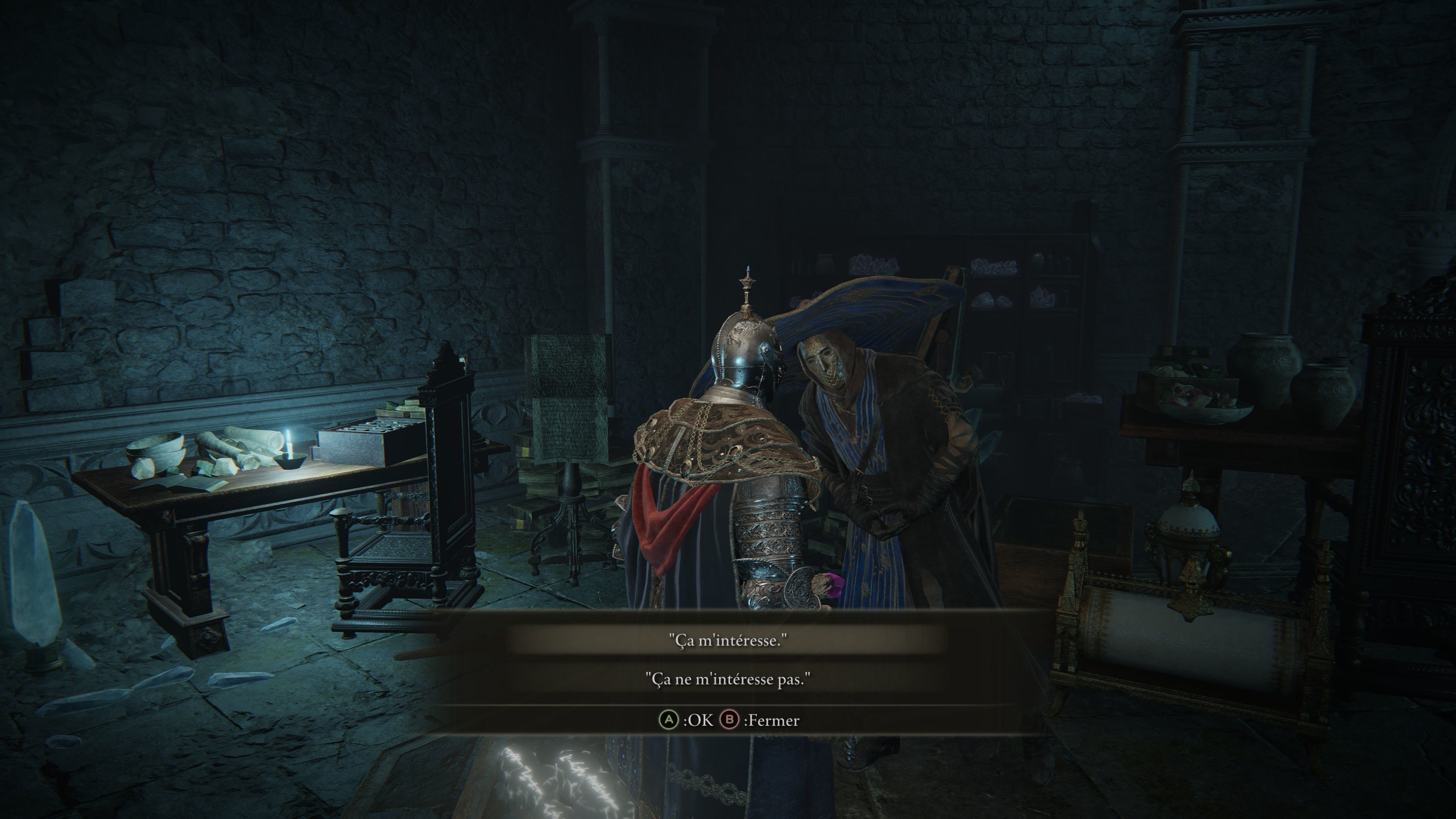Select the "Ça ne m'intéresse pas." option
The height and width of the screenshot is (819, 1456).
pyautogui.click(x=728, y=679)
